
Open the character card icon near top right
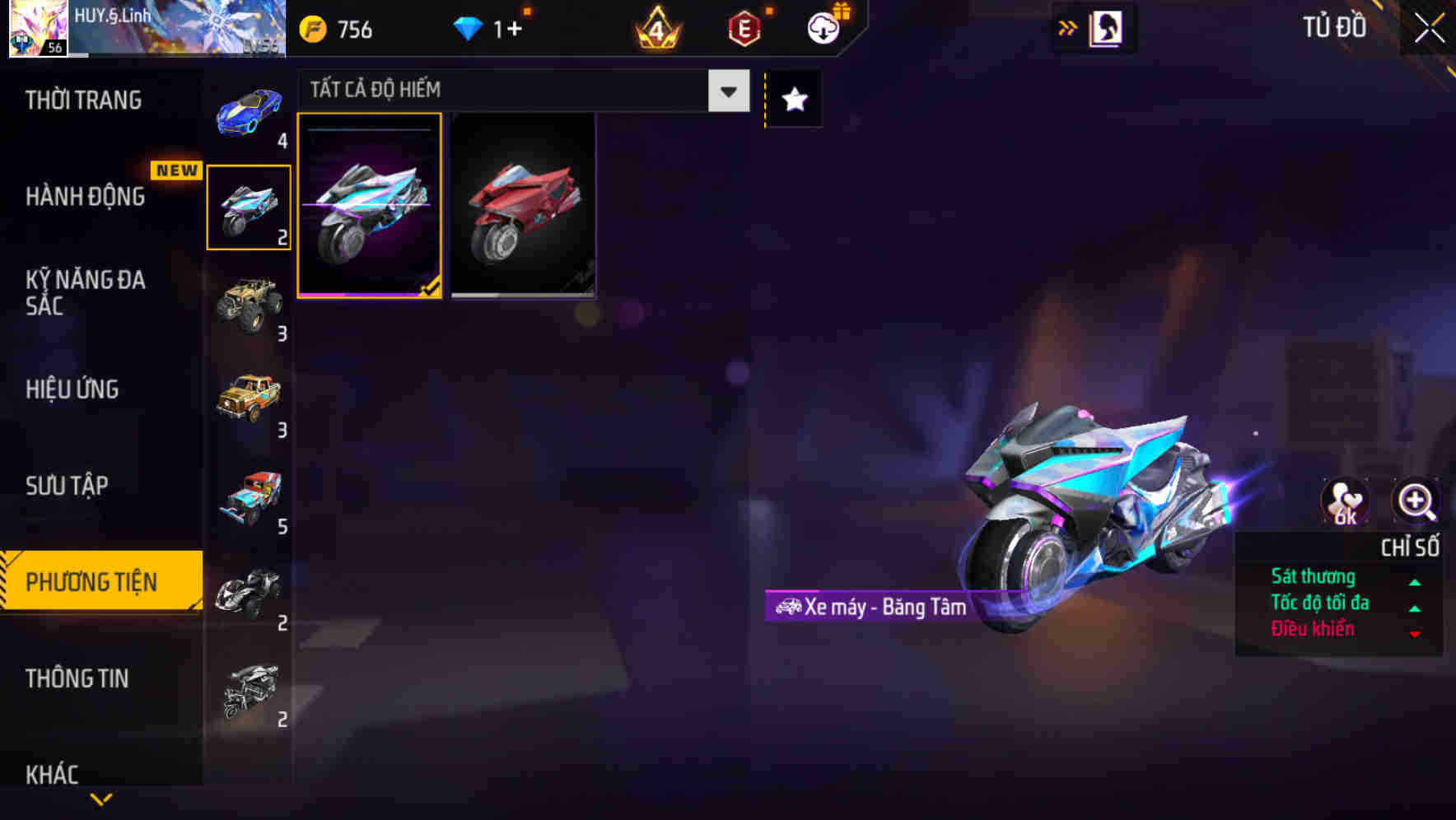click(1108, 26)
